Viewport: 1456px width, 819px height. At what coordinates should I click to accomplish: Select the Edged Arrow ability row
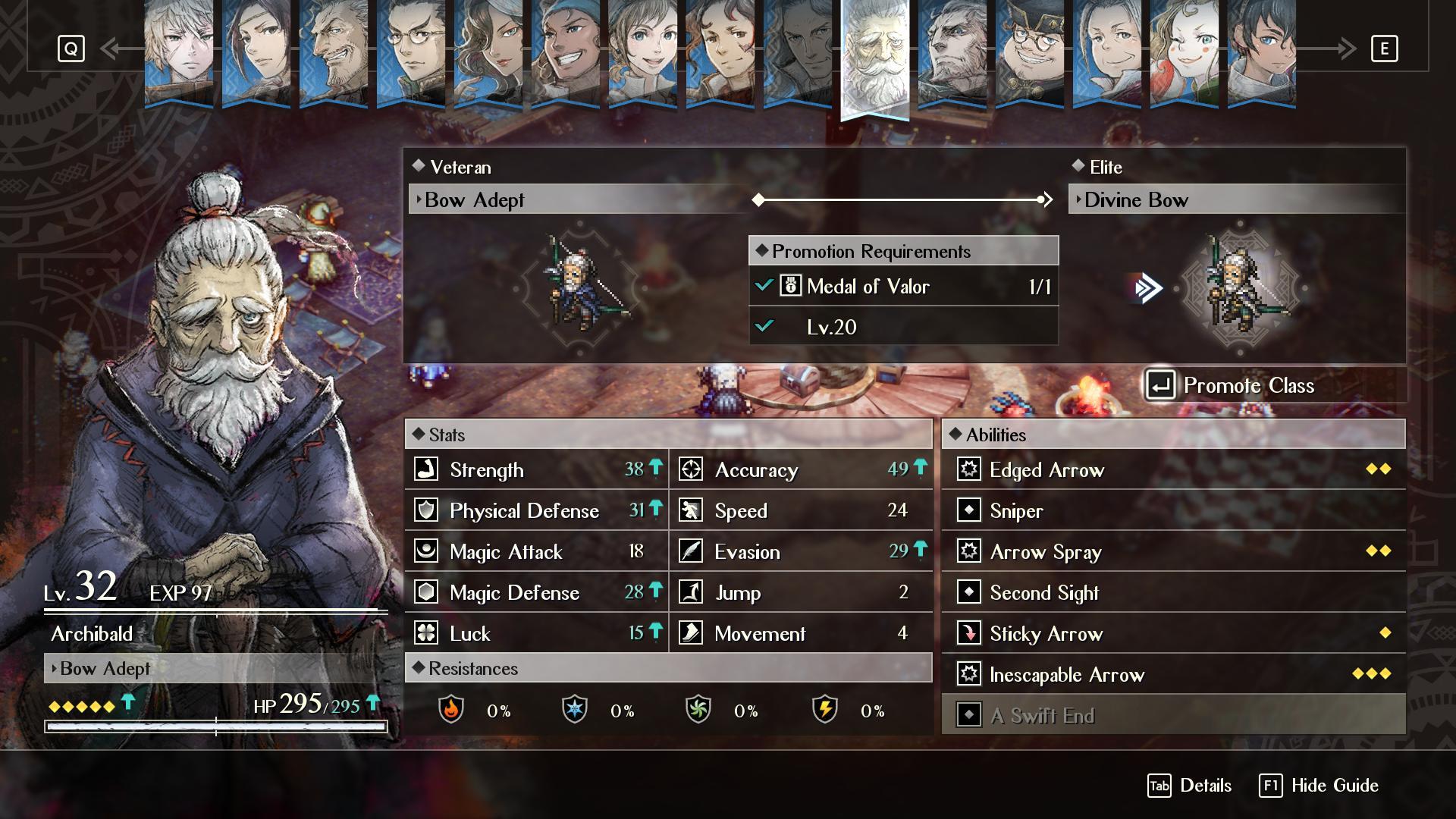[1172, 469]
